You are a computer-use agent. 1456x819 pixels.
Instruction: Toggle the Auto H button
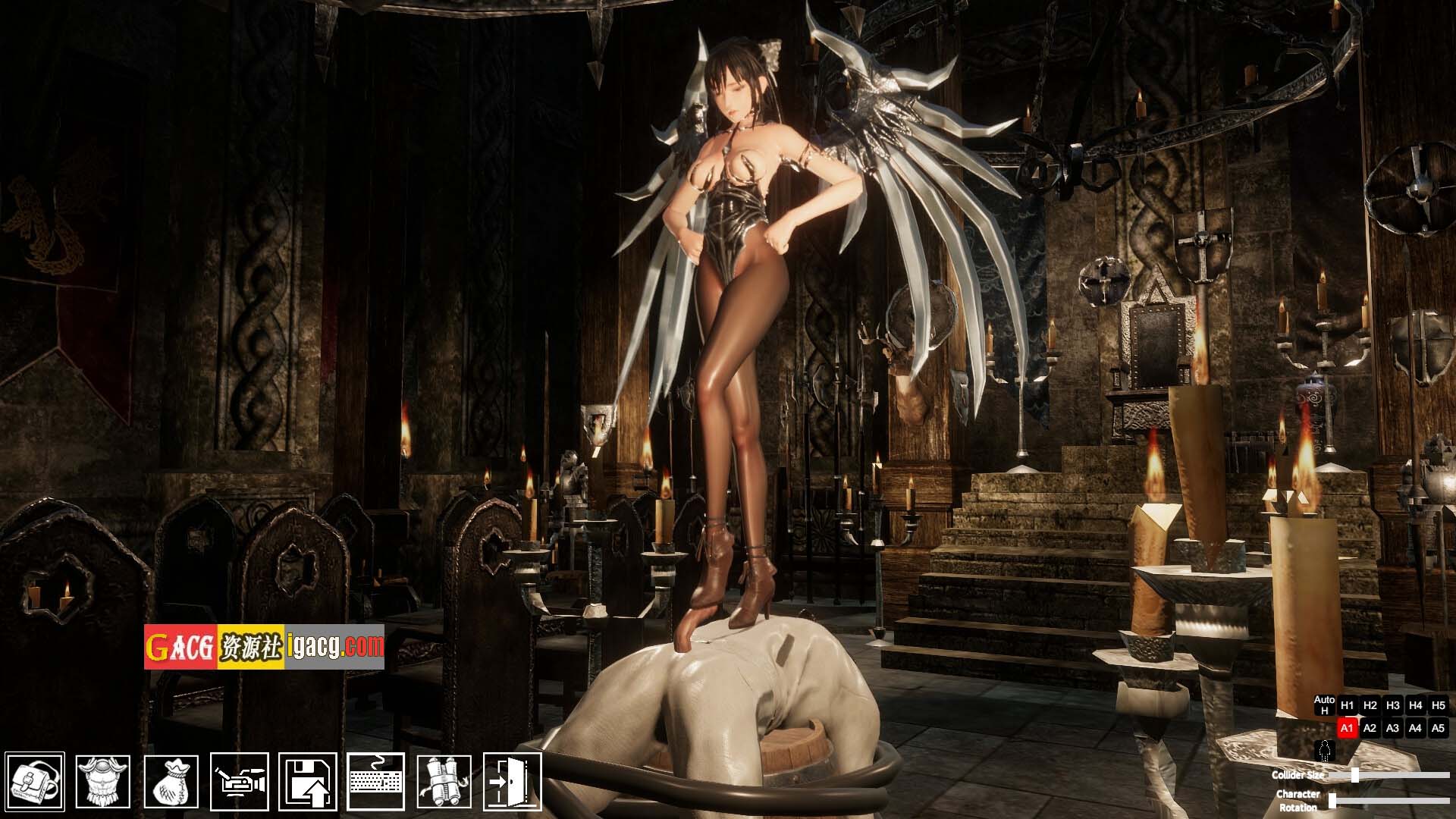coord(1324,705)
